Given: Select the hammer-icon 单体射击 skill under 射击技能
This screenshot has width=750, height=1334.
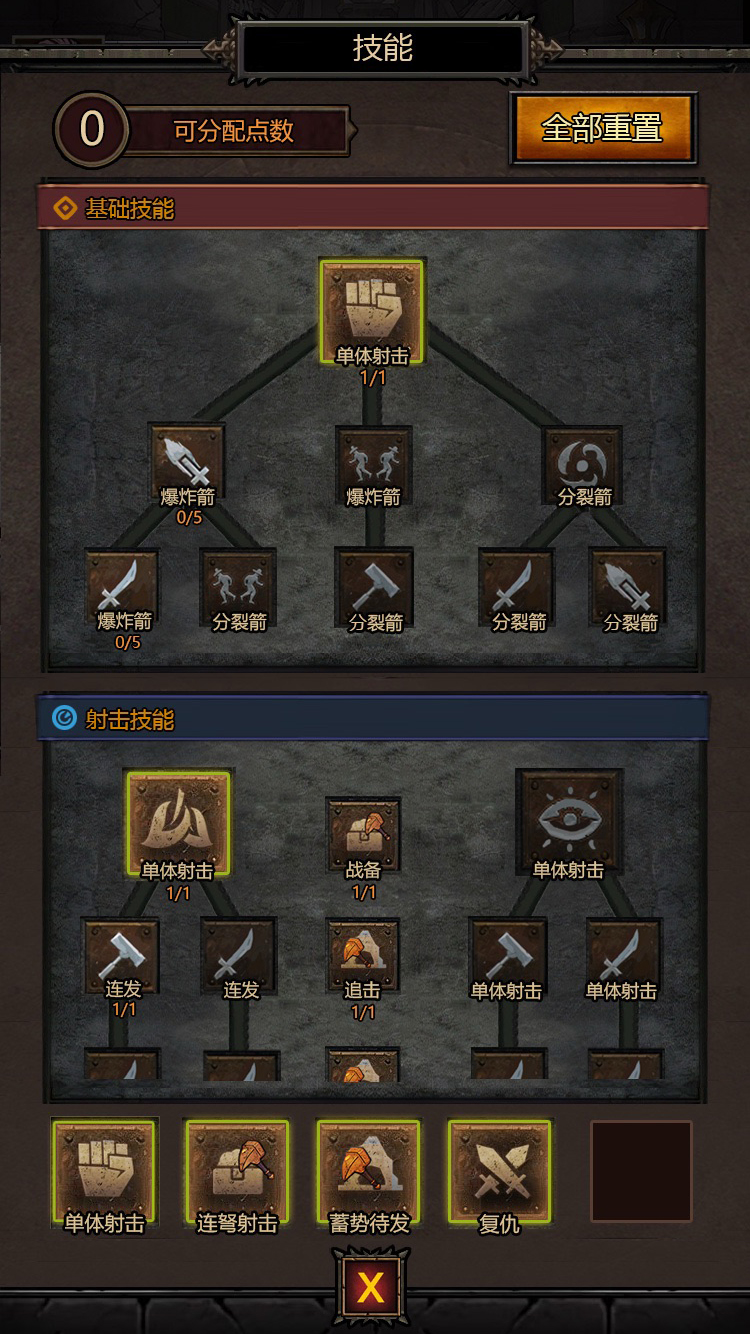Looking at the screenshot, I should (x=507, y=954).
